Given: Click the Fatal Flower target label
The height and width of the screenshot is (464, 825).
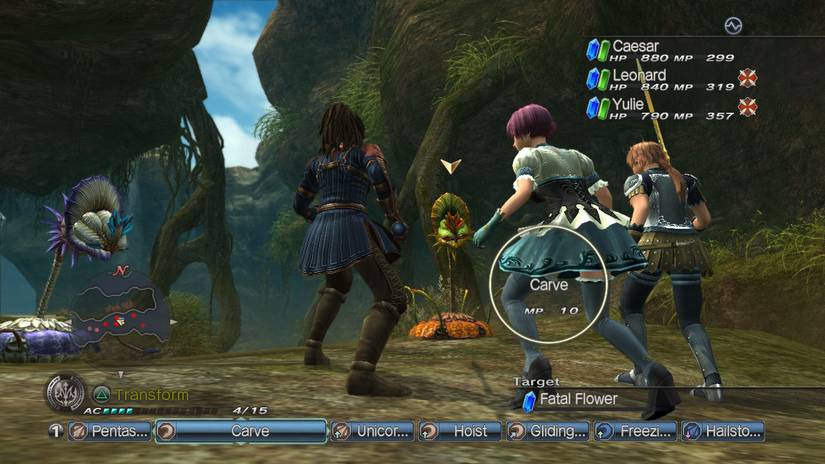Looking at the screenshot, I should tap(577, 399).
